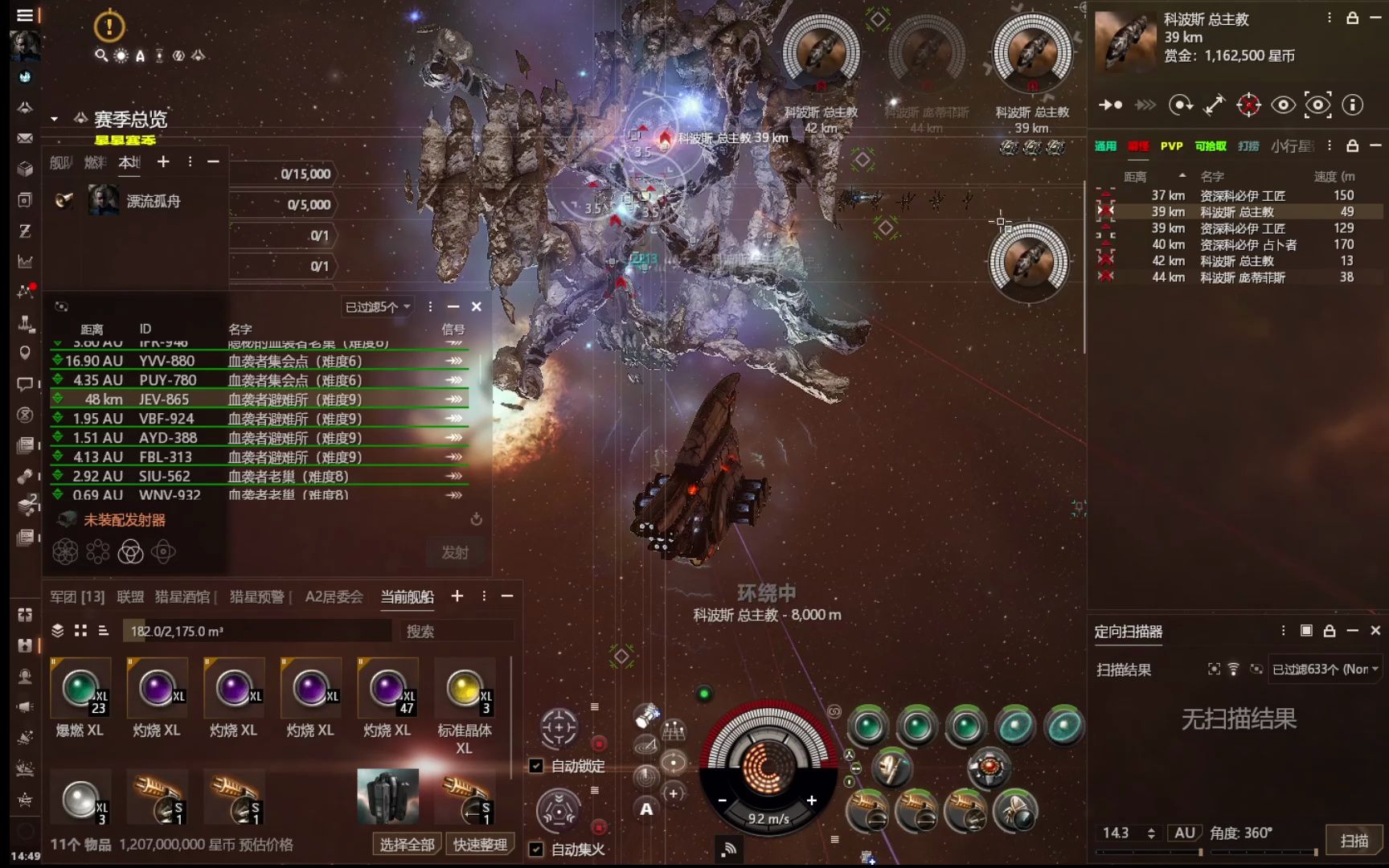Open the 已过滤5个 probe filter dropdown
The height and width of the screenshot is (868, 1389).
coord(374,307)
